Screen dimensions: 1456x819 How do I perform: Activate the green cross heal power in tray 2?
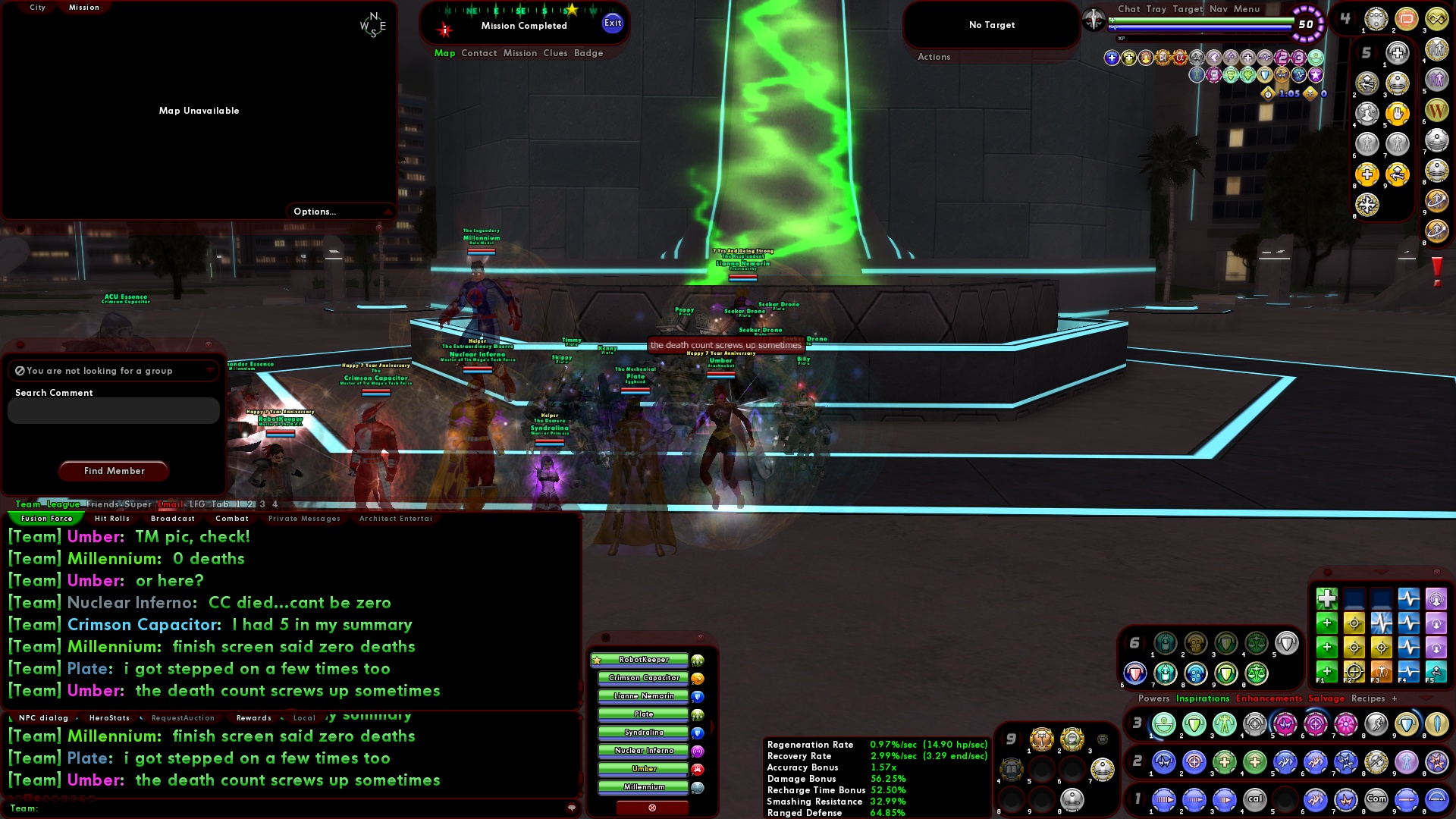1223,763
